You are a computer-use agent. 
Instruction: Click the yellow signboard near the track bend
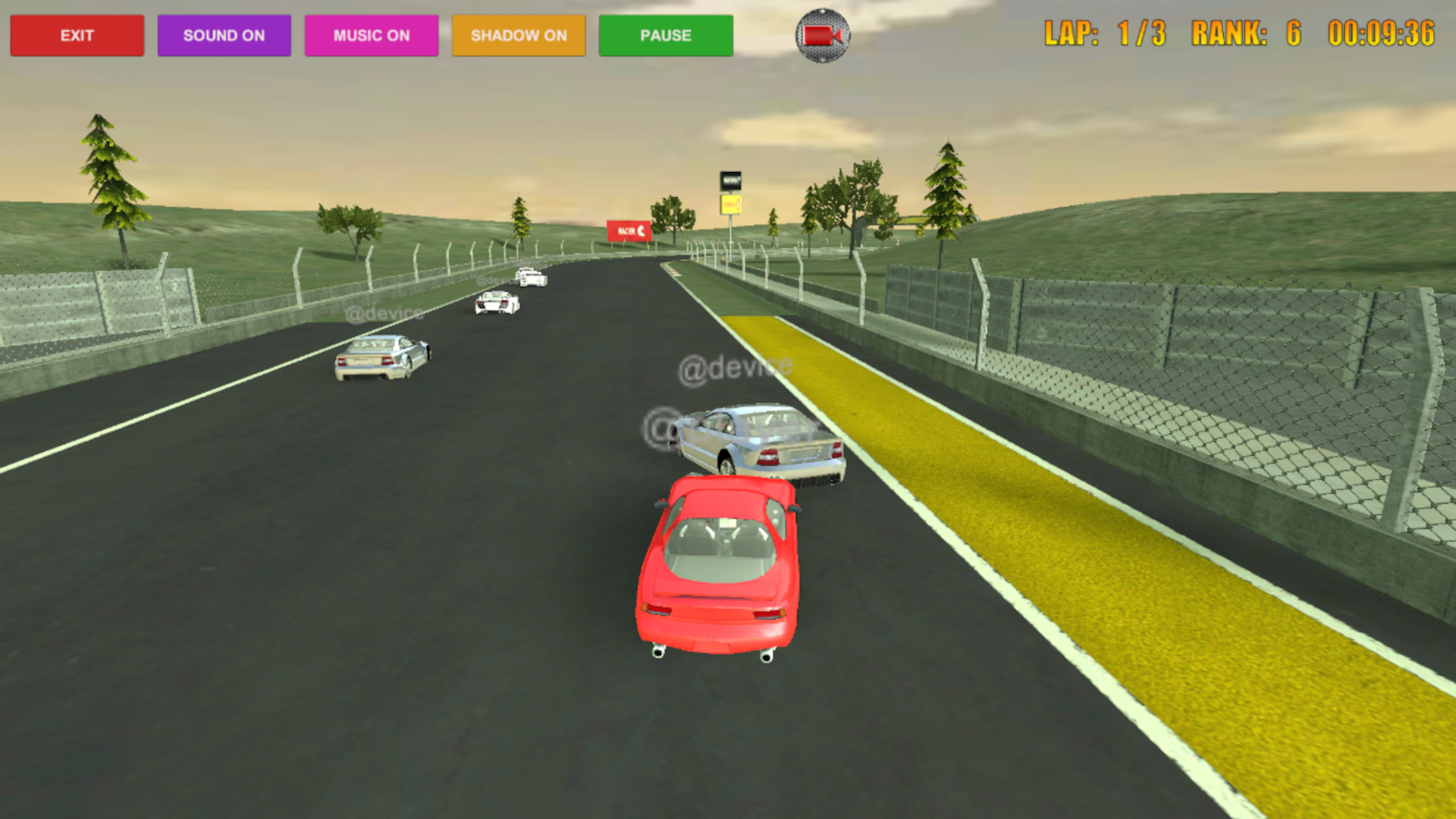(x=730, y=203)
